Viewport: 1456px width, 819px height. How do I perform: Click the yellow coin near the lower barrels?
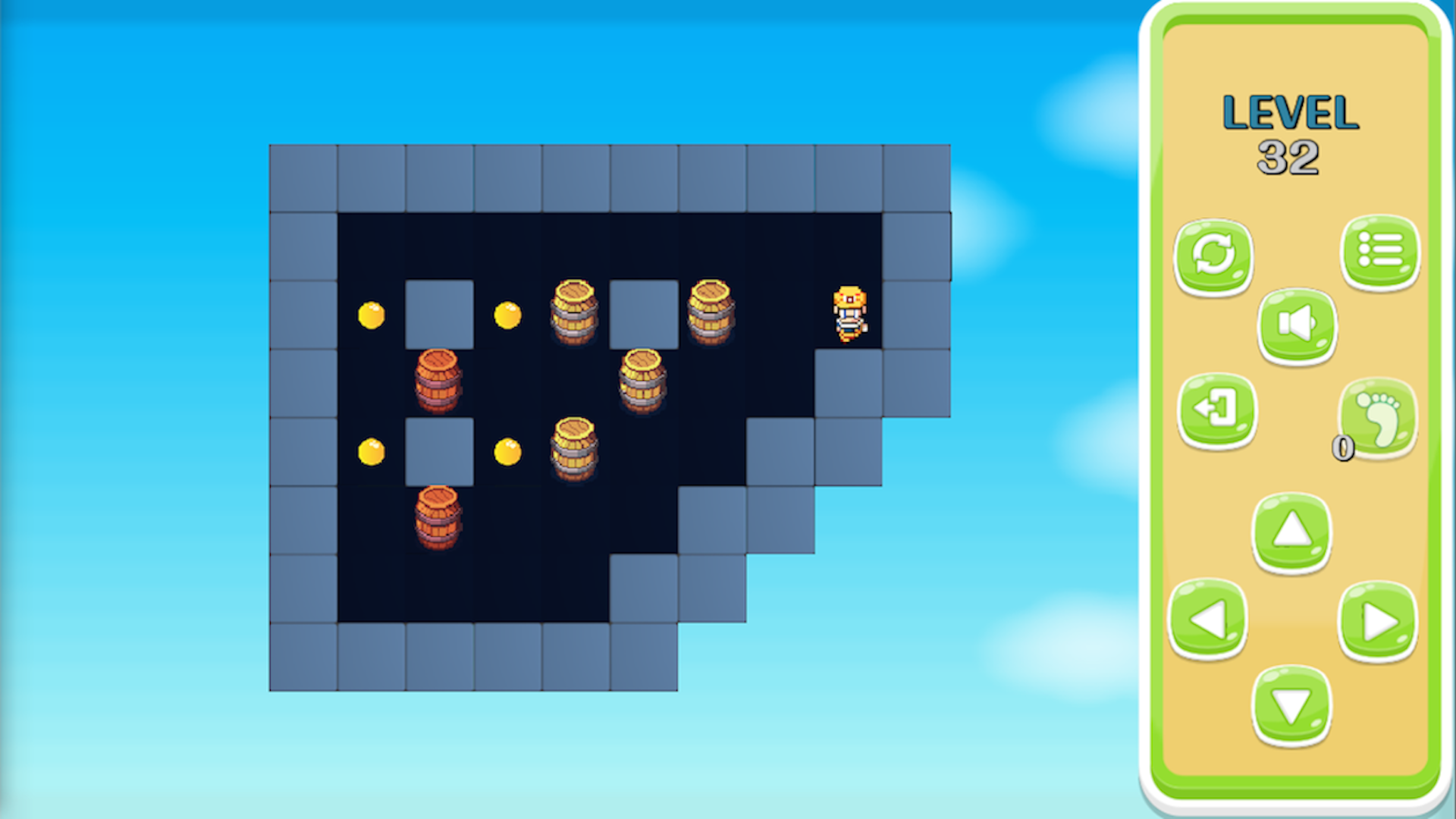(507, 450)
